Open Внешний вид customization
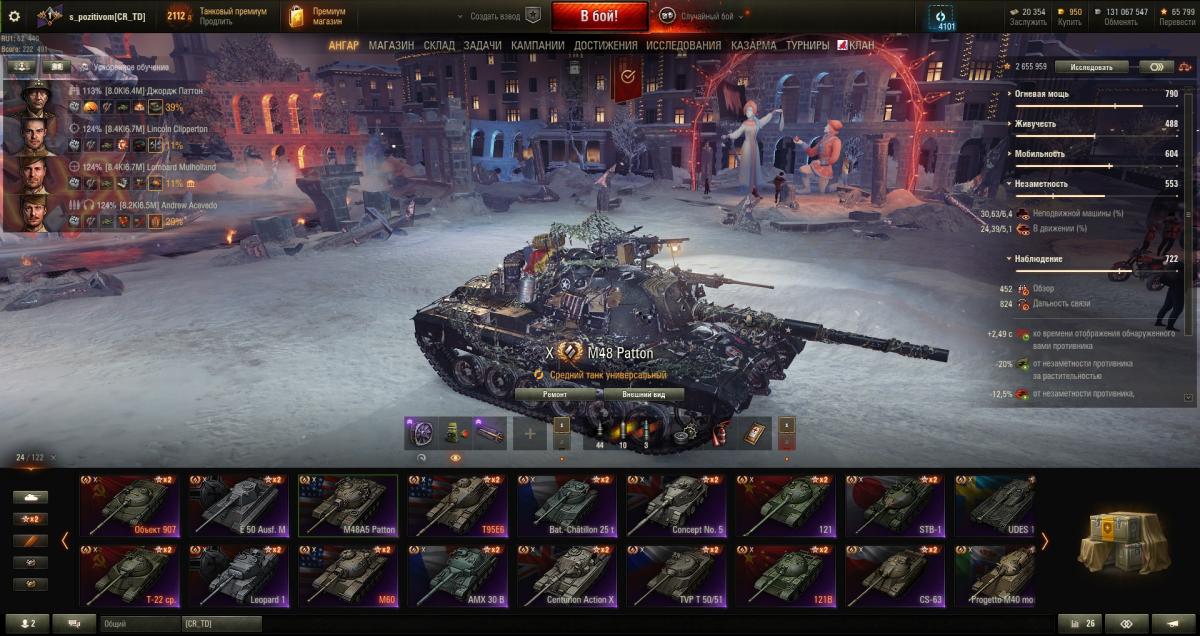 click(644, 394)
